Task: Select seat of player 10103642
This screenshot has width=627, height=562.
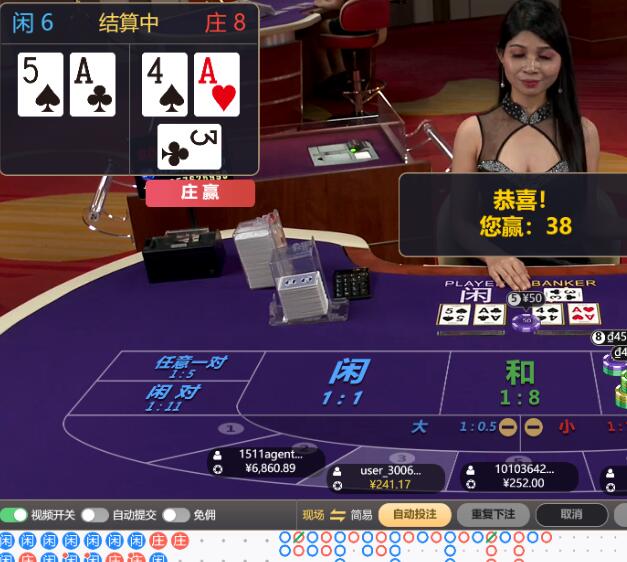Action: (x=519, y=476)
